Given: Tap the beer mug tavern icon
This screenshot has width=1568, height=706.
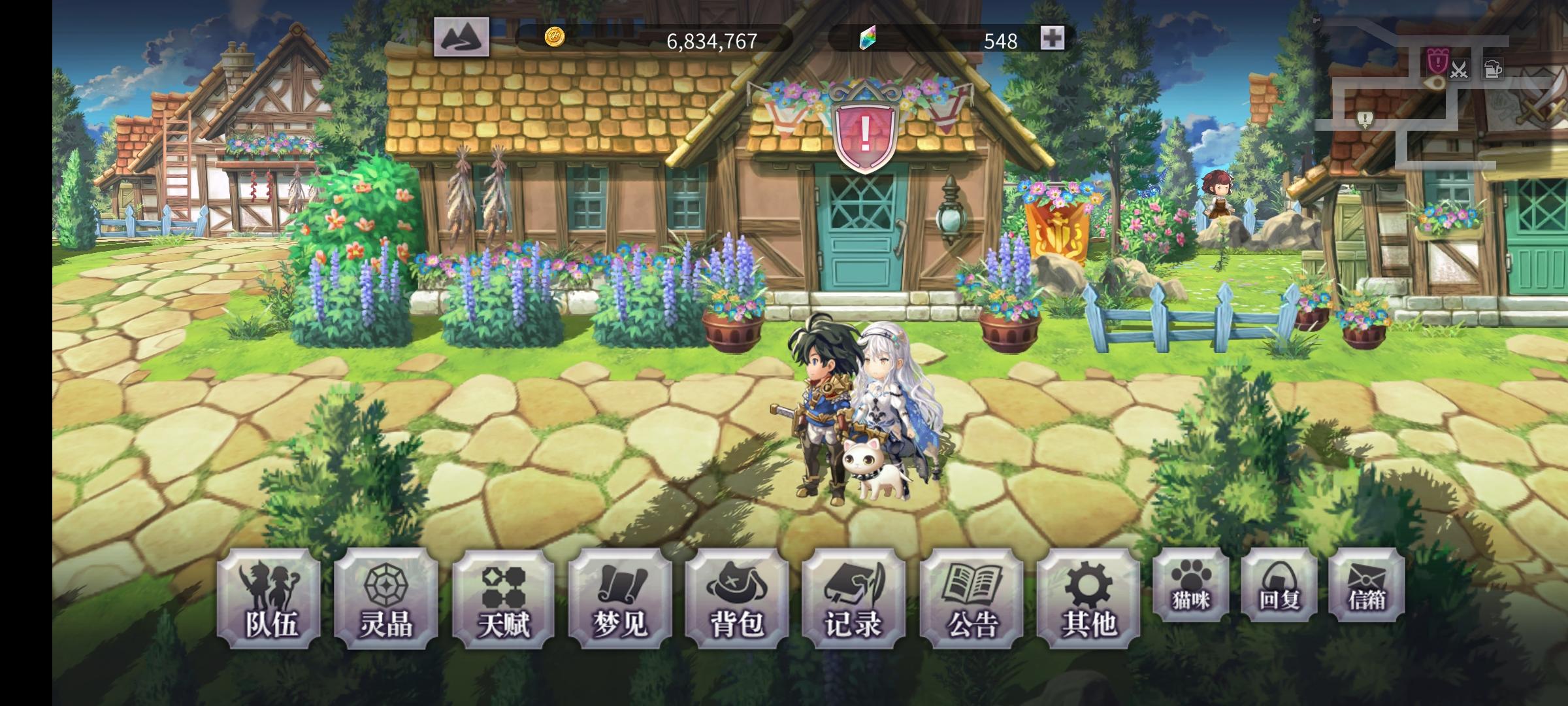Looking at the screenshot, I should (1493, 68).
